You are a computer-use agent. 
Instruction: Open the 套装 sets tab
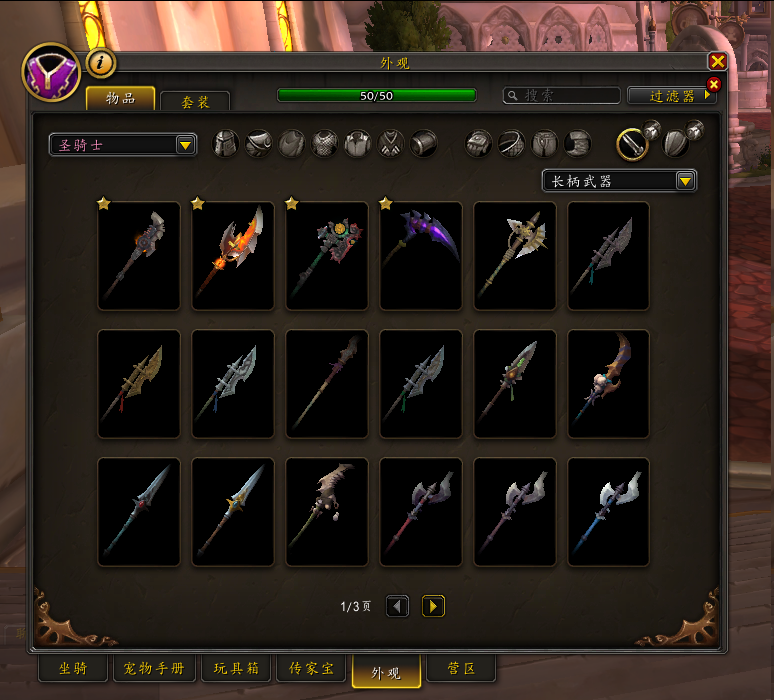tap(194, 101)
